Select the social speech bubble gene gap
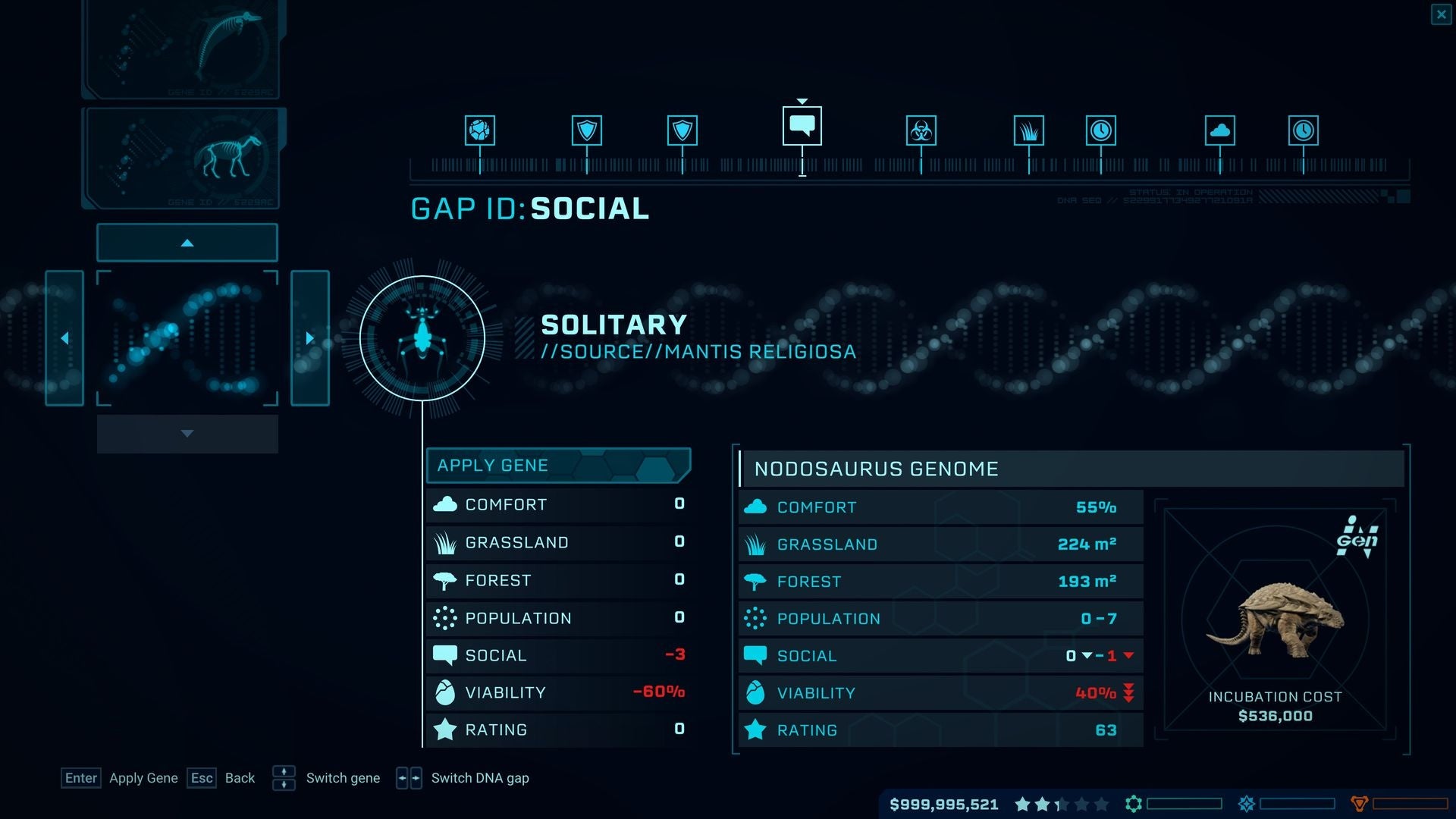 click(x=802, y=125)
